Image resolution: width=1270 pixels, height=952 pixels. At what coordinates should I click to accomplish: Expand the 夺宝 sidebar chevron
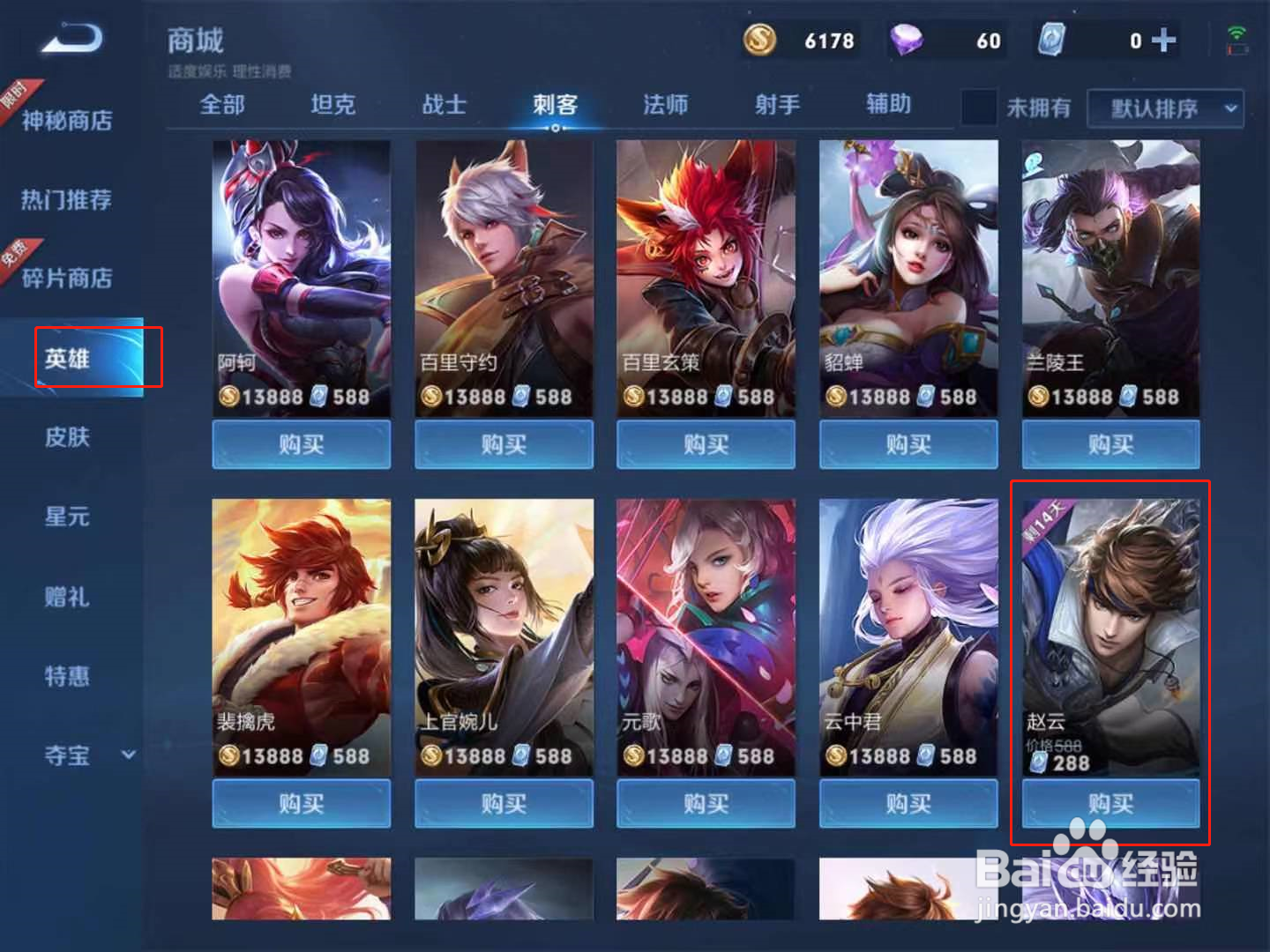point(129,755)
